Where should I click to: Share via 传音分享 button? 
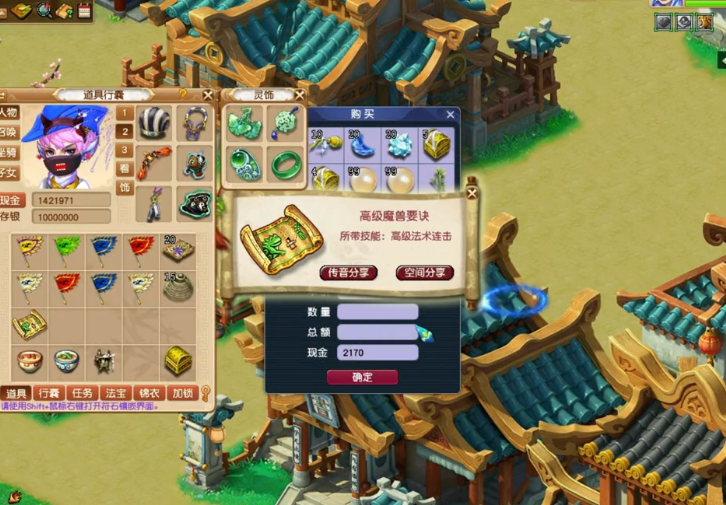click(348, 272)
